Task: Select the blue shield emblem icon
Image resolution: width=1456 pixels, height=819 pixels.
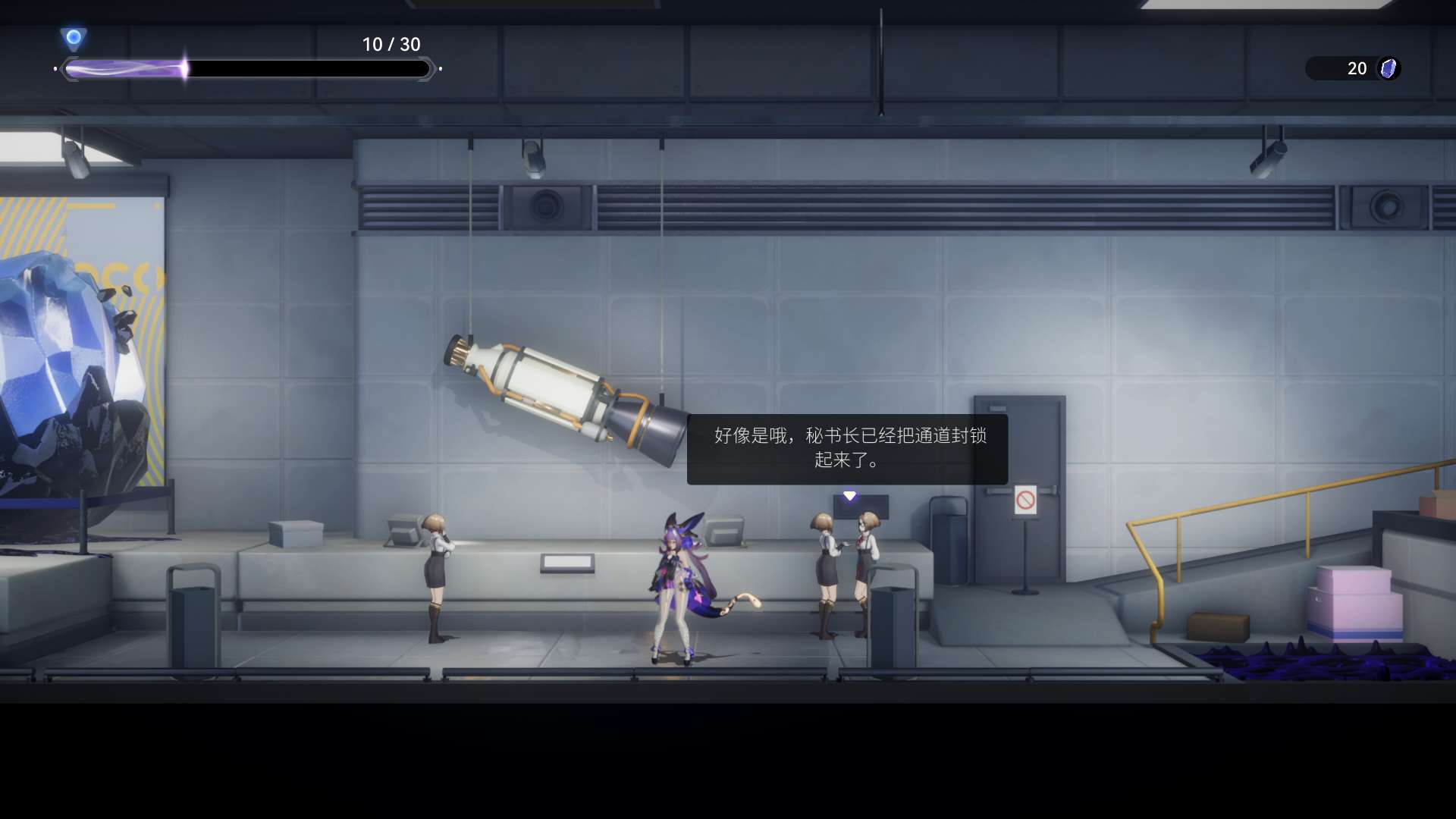Action: click(74, 38)
